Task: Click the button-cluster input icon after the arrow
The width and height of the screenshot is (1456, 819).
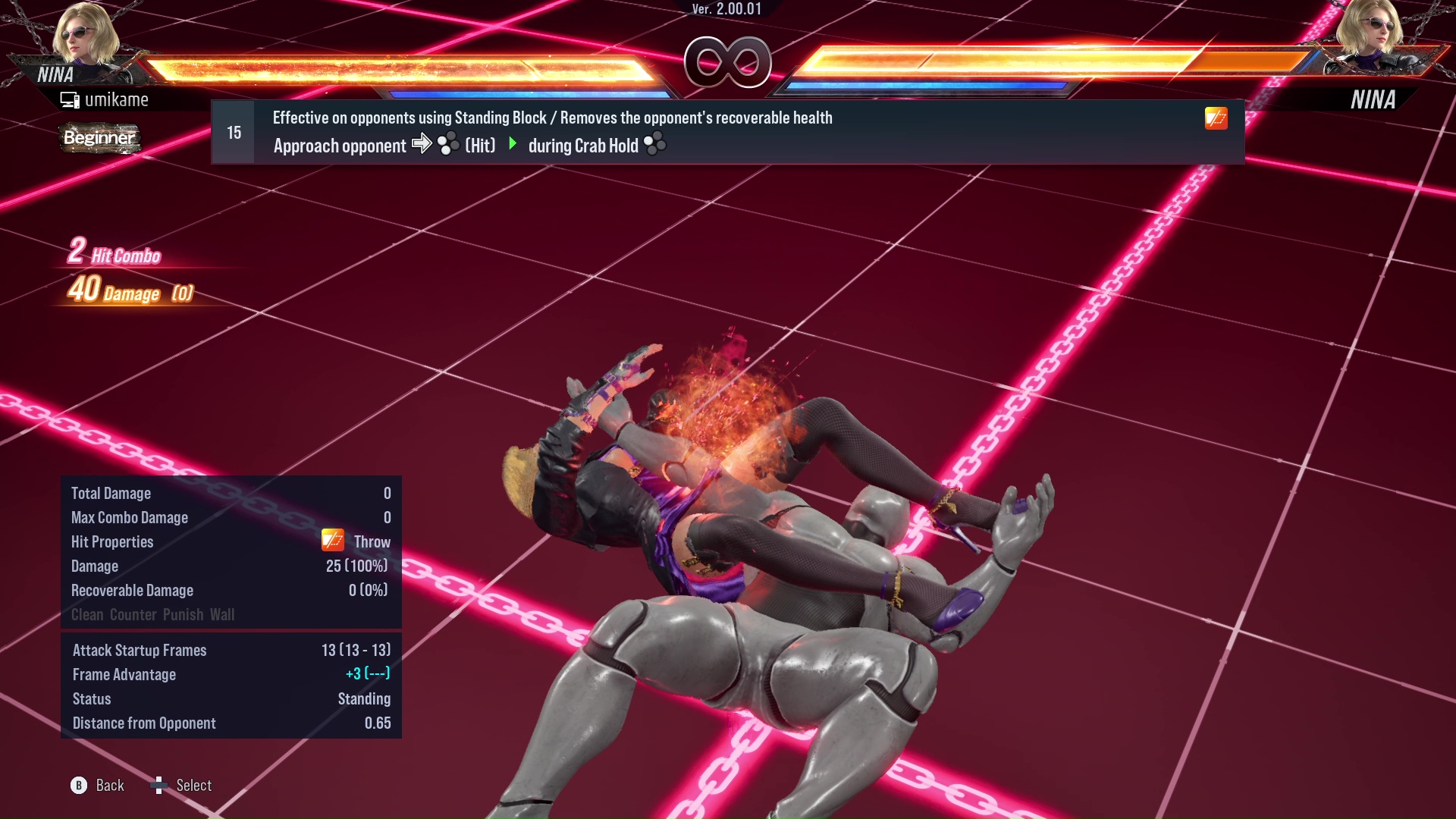Action: point(447,144)
